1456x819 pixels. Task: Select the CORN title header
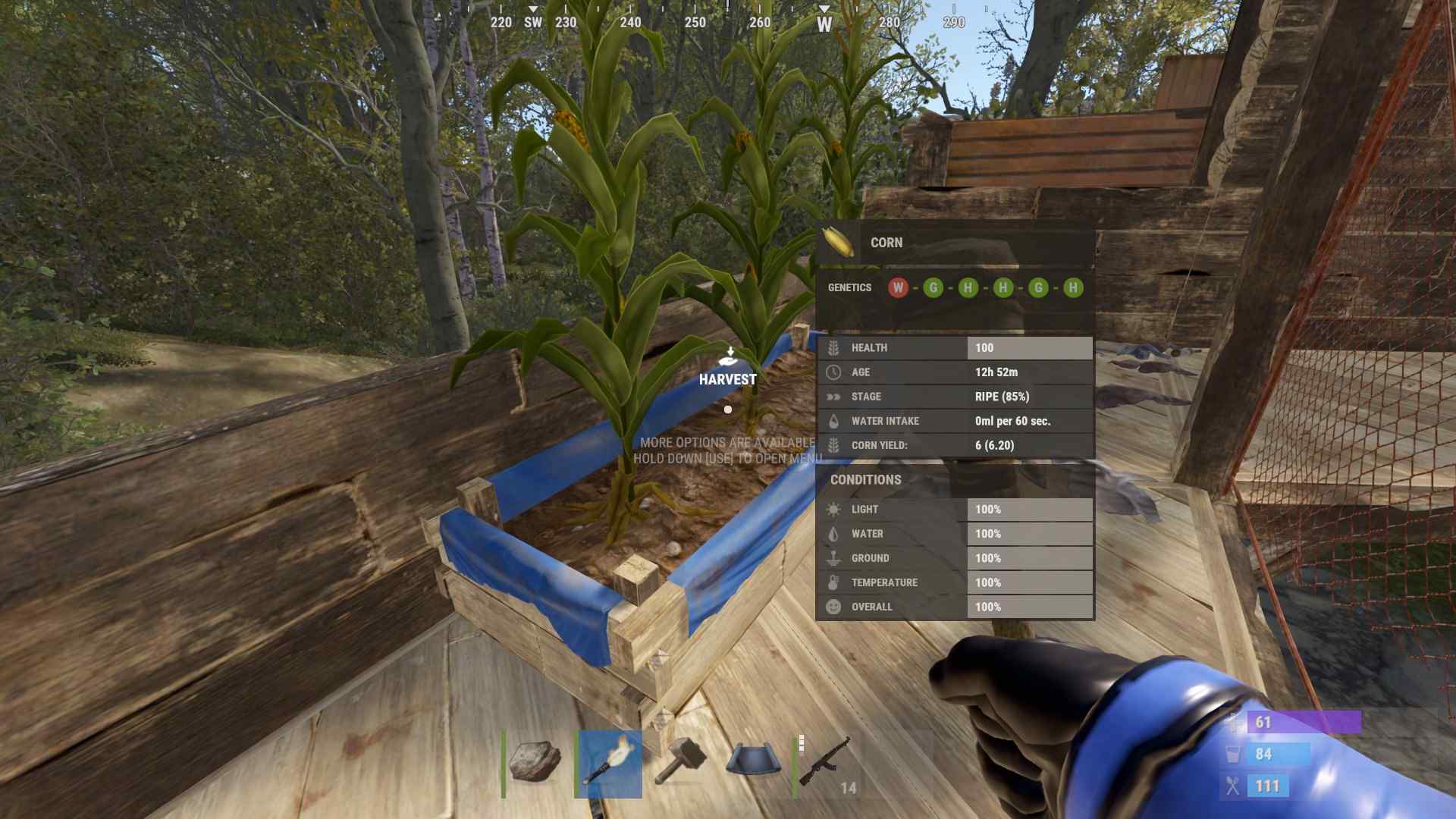click(886, 242)
